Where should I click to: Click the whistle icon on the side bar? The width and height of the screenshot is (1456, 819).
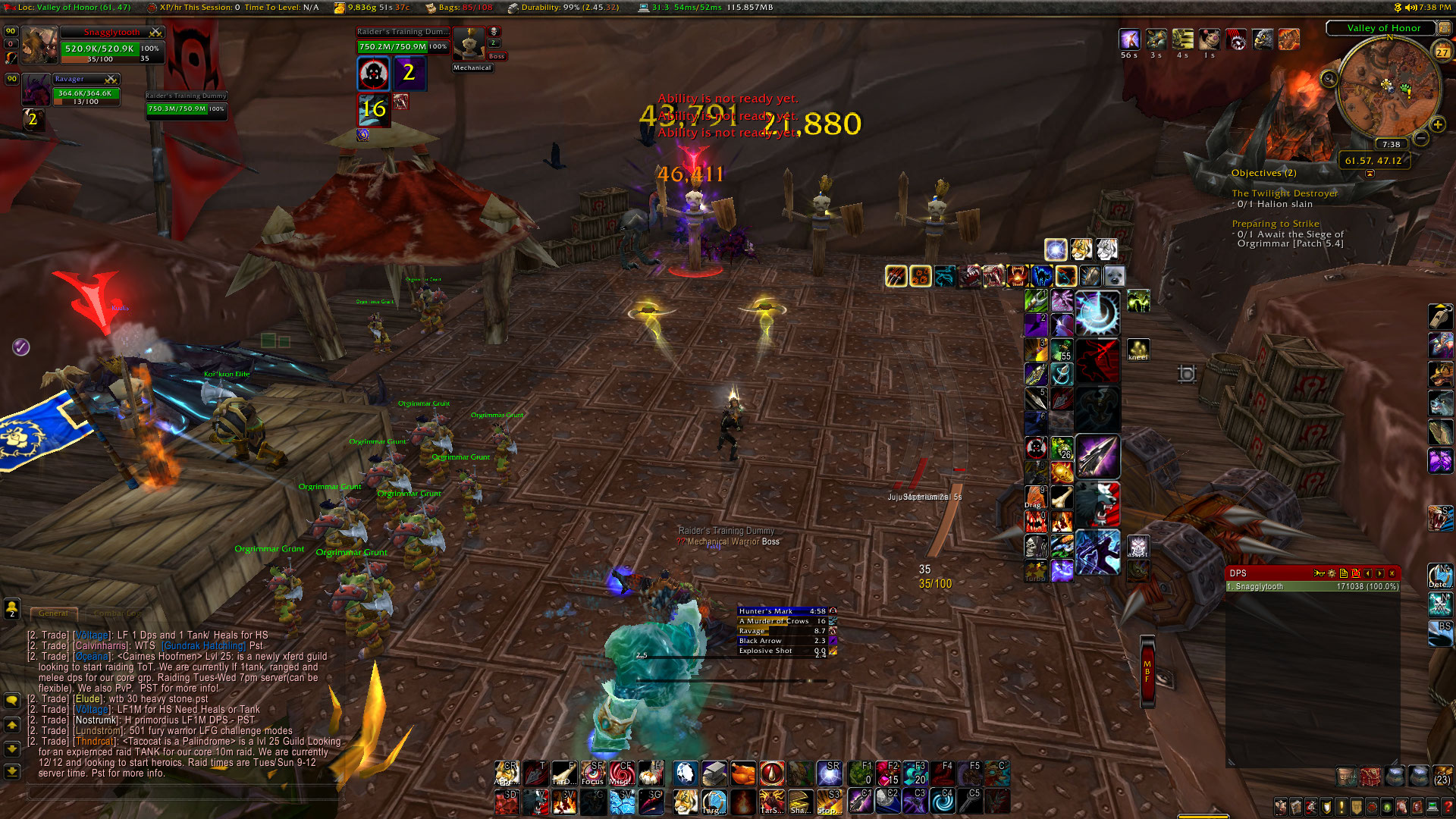pos(1439,315)
